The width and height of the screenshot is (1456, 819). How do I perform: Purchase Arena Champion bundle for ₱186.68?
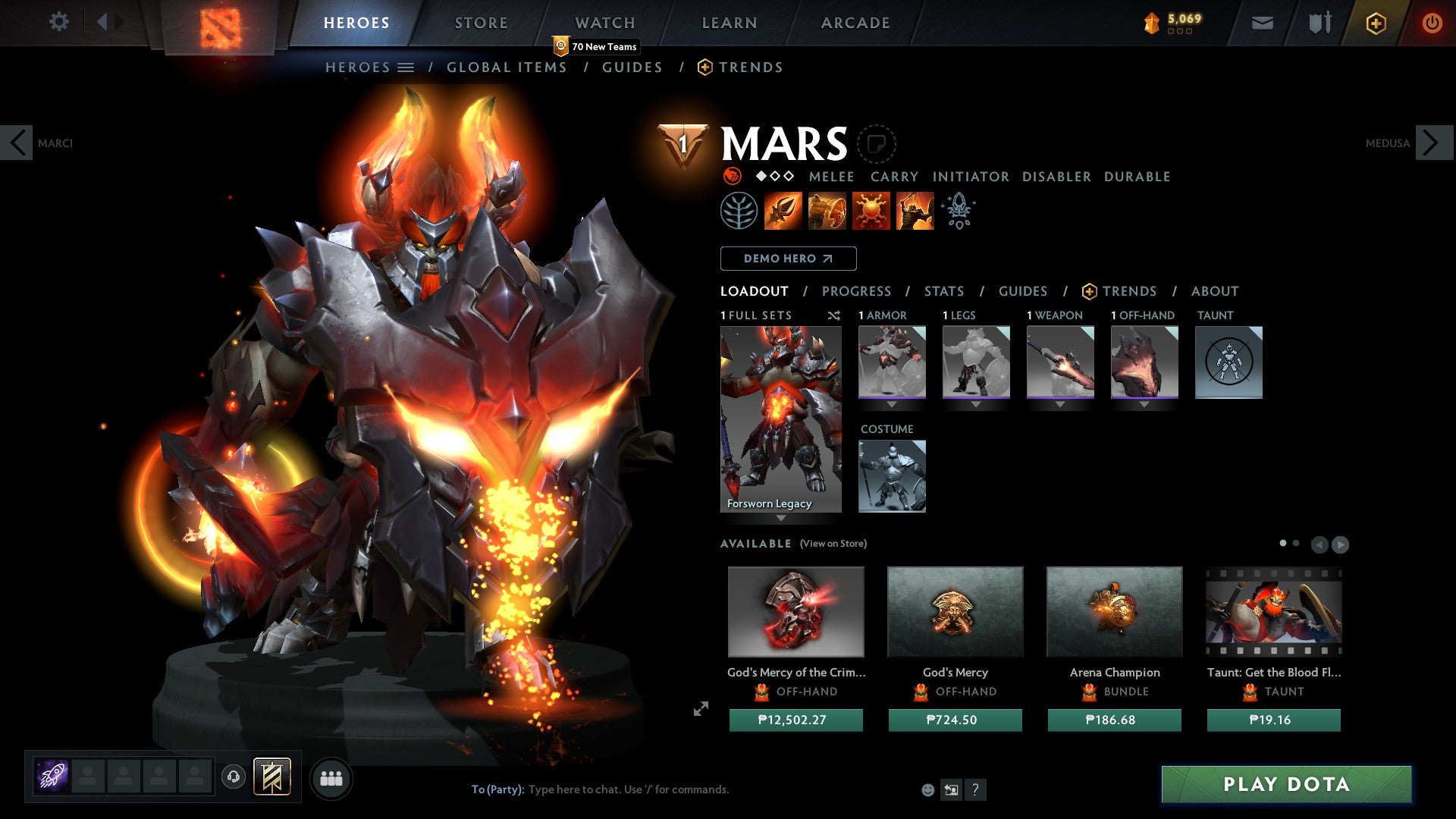pyautogui.click(x=1114, y=720)
